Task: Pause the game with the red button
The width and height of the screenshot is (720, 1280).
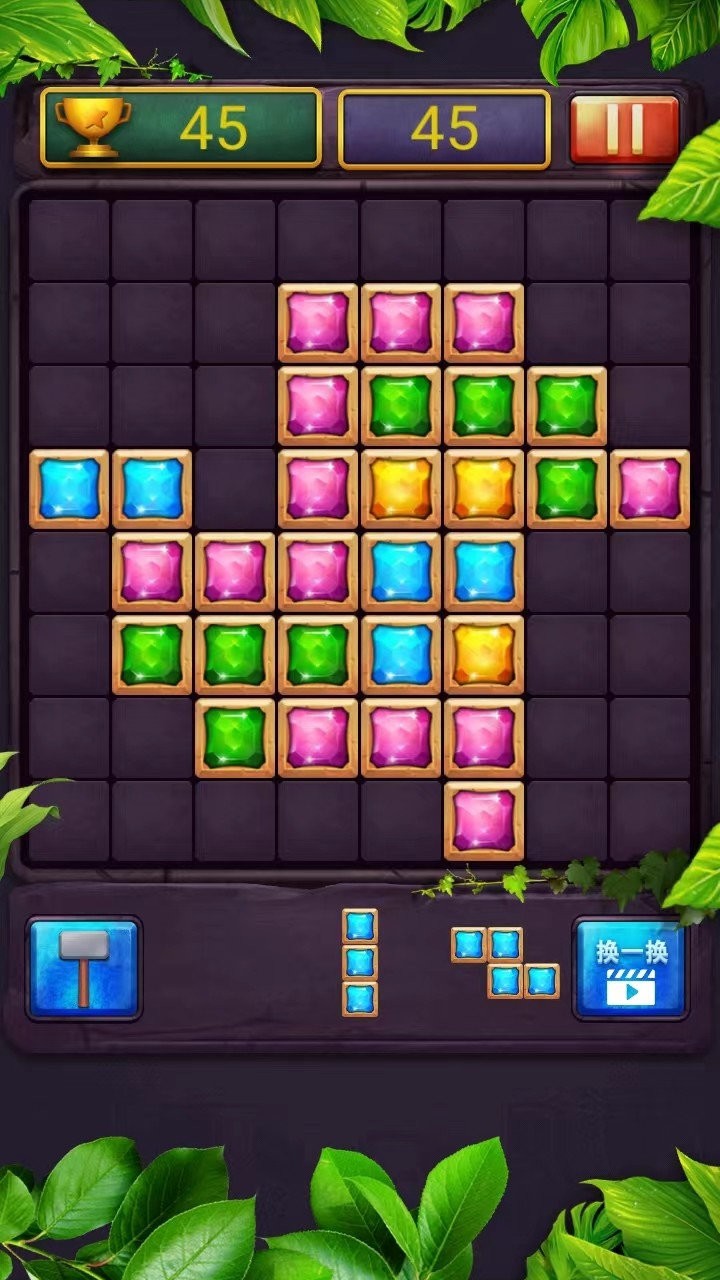Action: [624, 129]
